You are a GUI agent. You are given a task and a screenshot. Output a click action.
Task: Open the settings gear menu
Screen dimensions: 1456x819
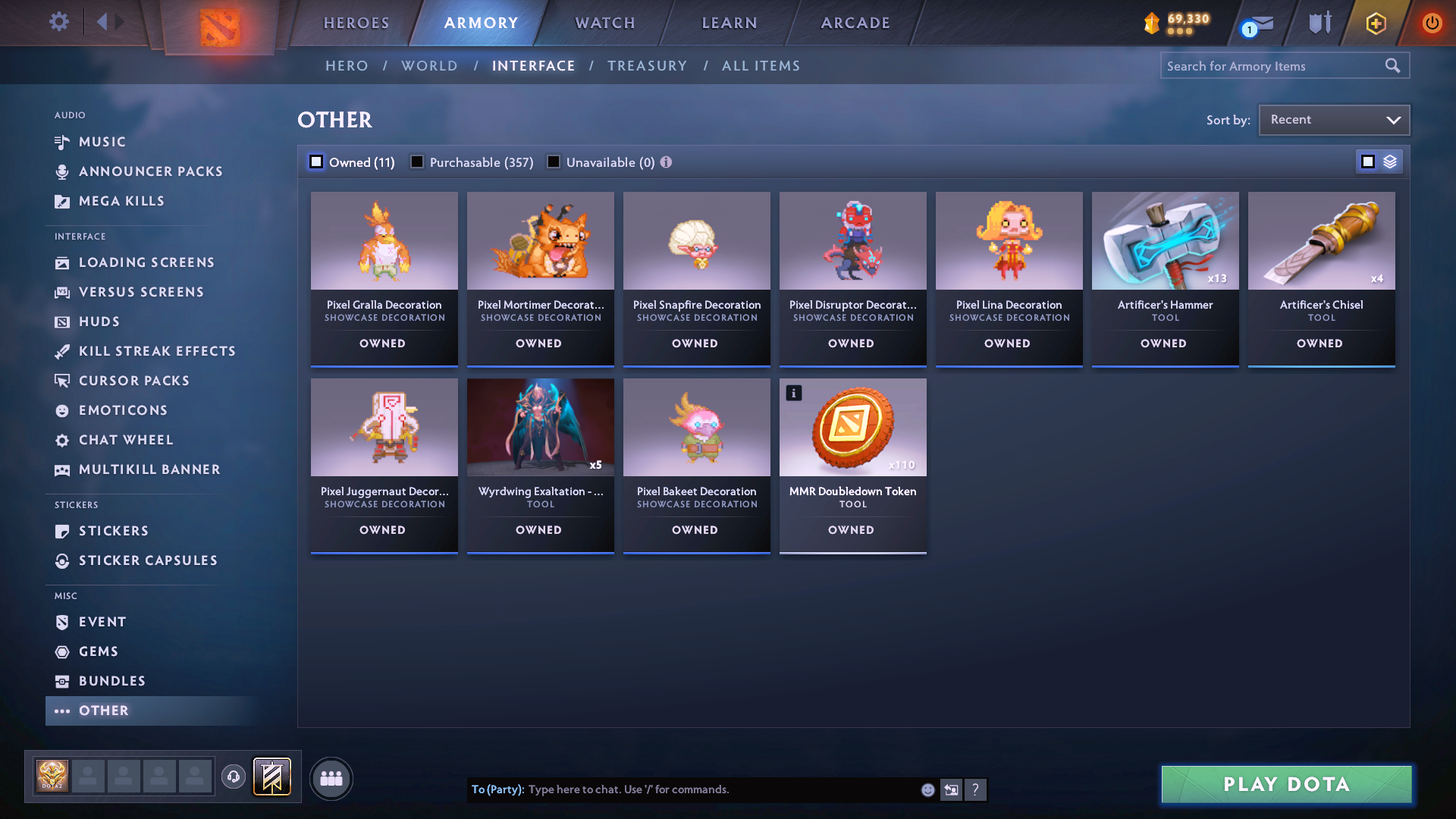[58, 22]
